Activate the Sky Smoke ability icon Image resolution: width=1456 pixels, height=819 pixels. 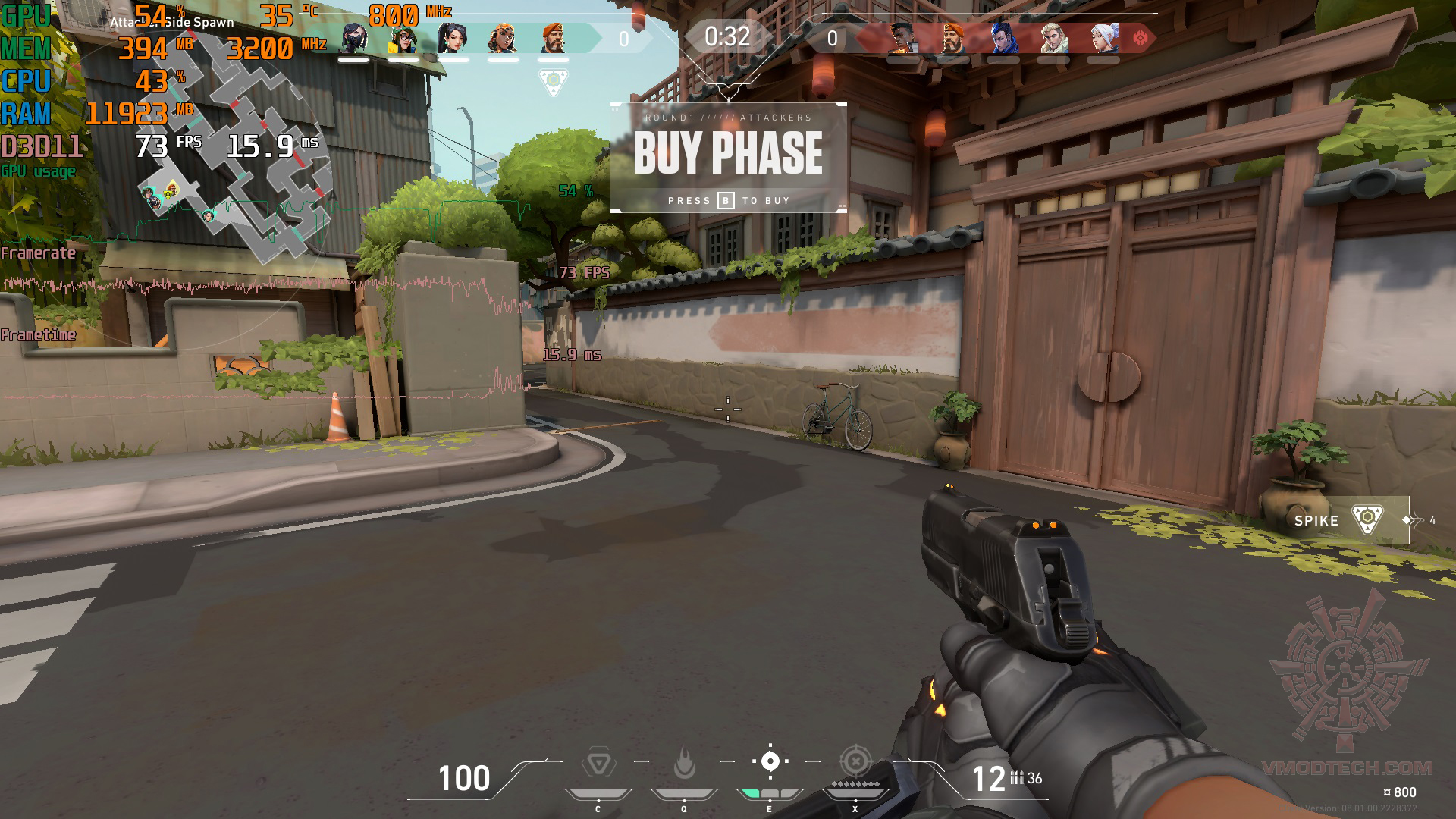(770, 761)
